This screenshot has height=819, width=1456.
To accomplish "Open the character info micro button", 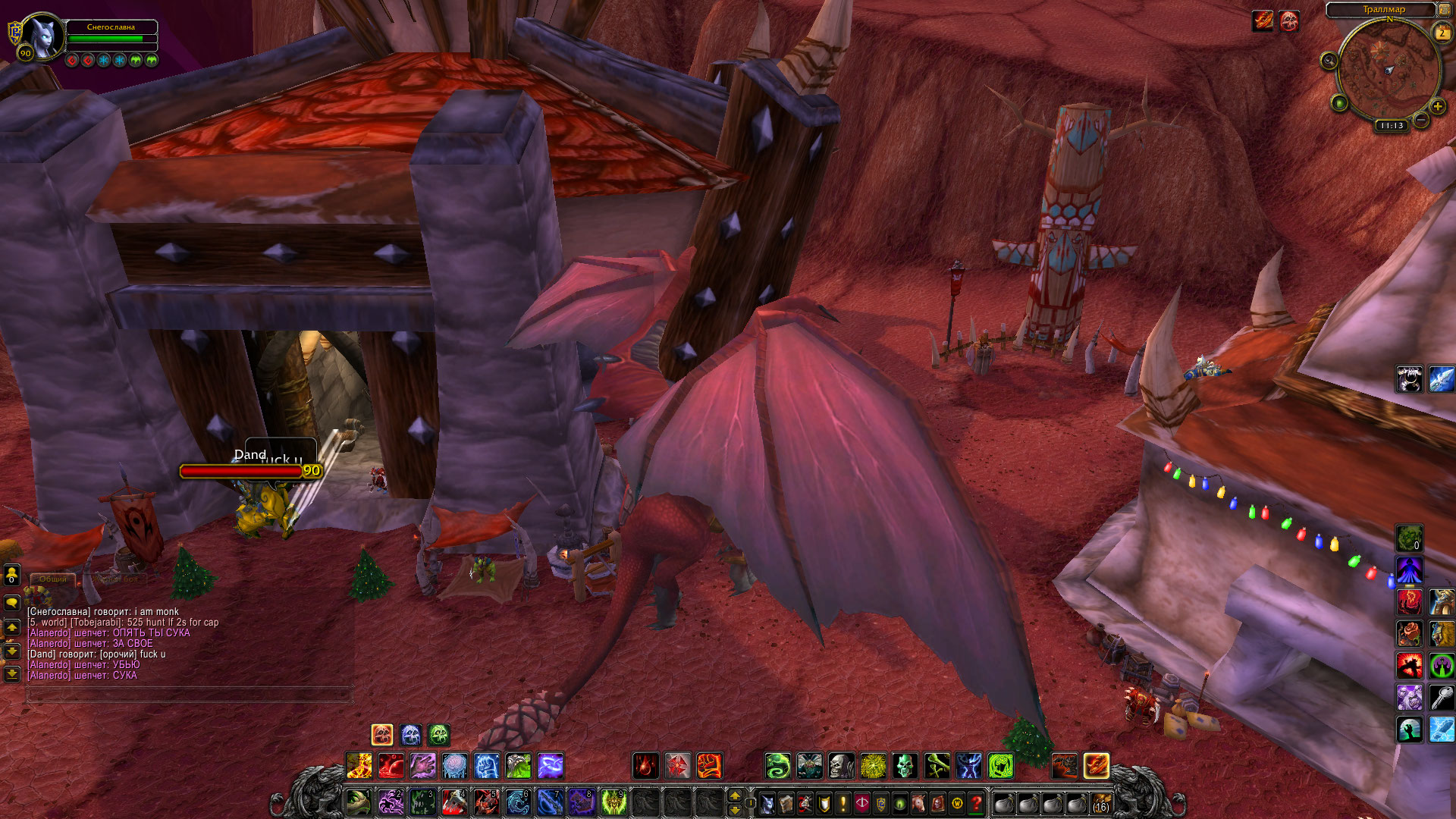I will coord(767,802).
